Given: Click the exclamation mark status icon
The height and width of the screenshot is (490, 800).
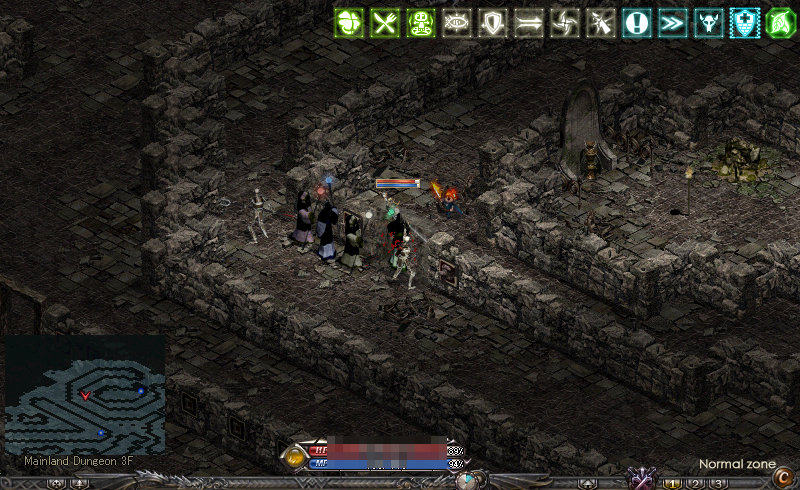Looking at the screenshot, I should click(x=637, y=23).
